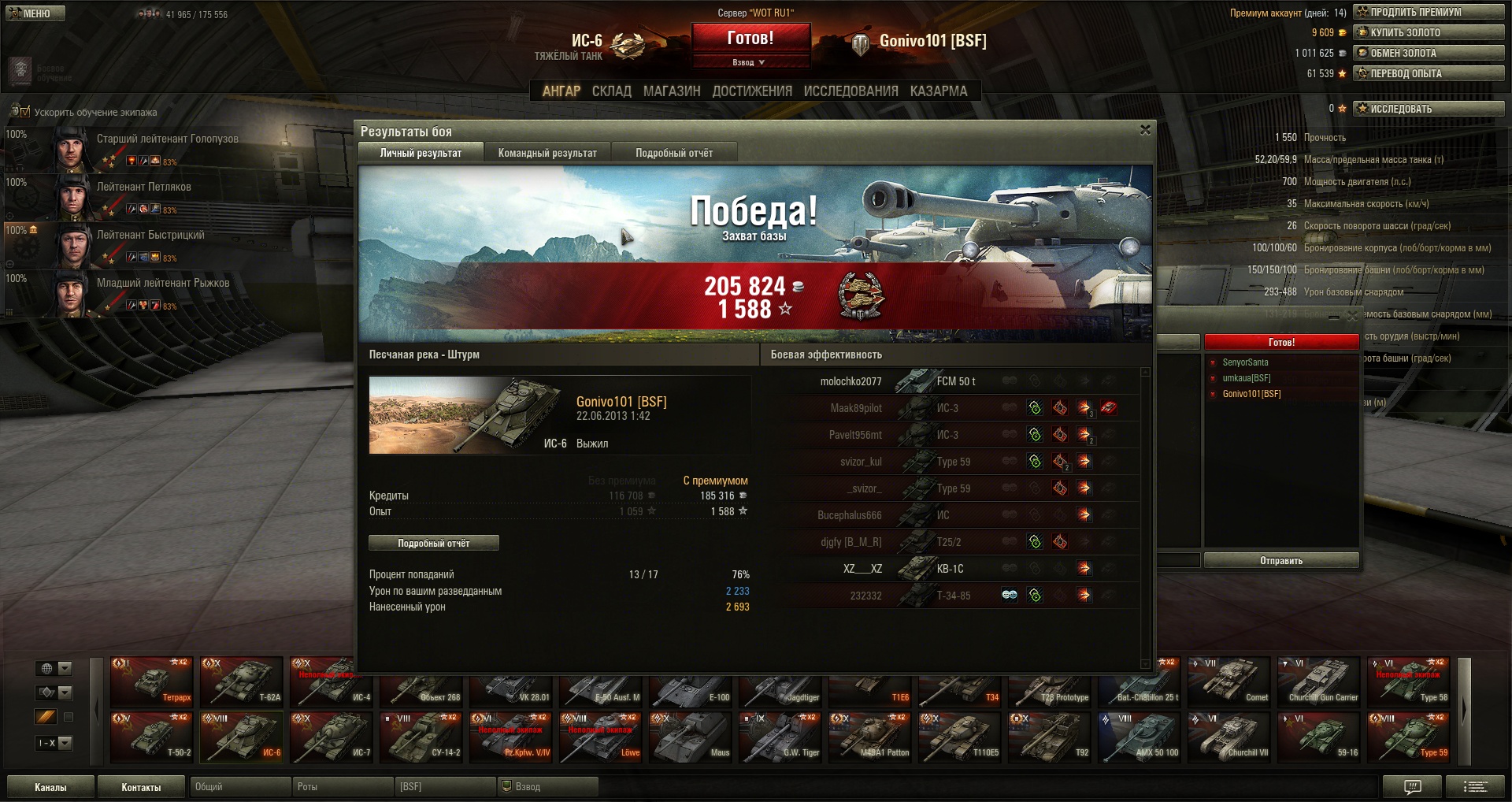Screen dimensions: 1512x802
Task: Open the Магазин section
Action: [672, 91]
